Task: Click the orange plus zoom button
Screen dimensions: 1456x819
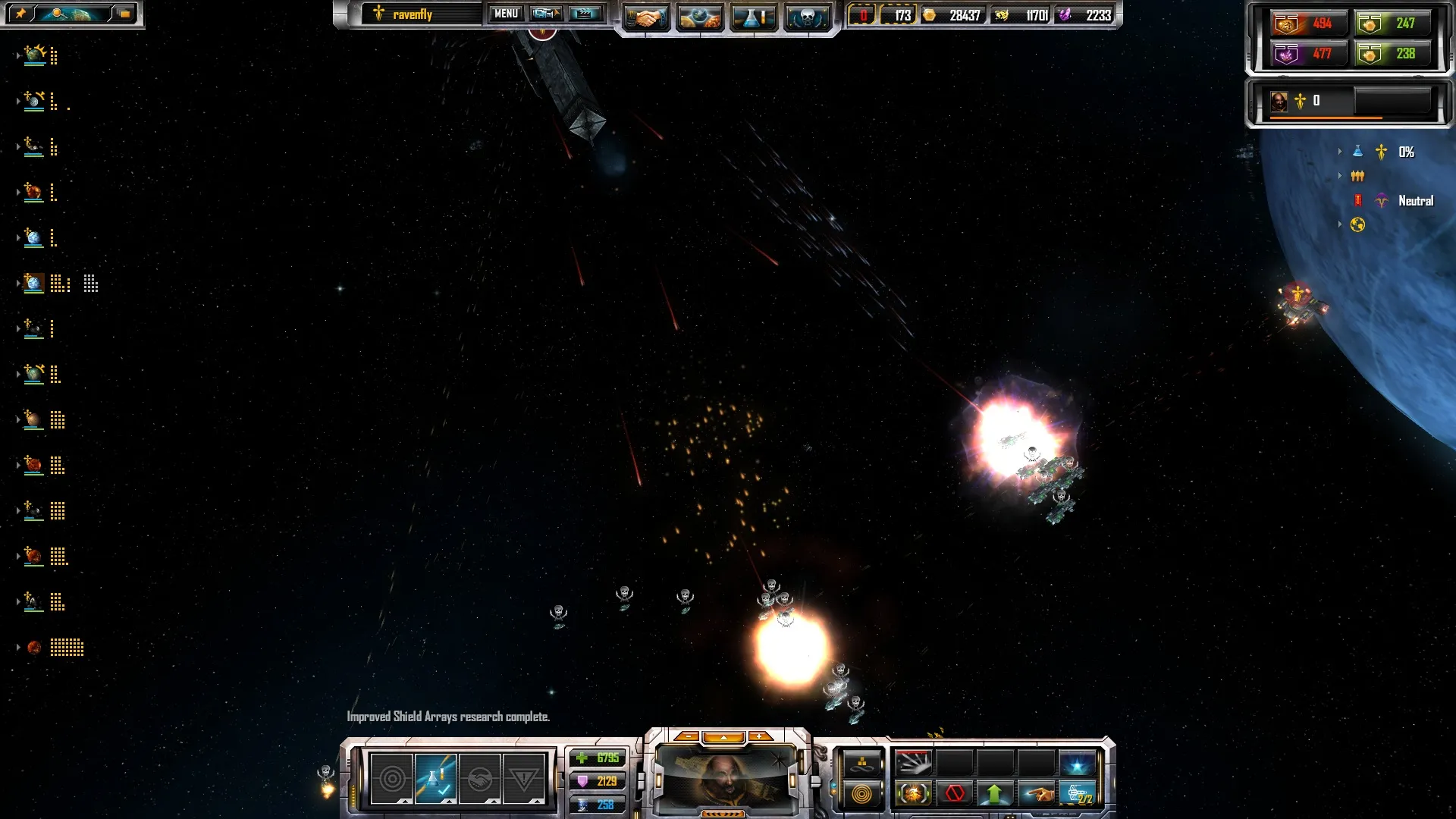Action: 759,736
